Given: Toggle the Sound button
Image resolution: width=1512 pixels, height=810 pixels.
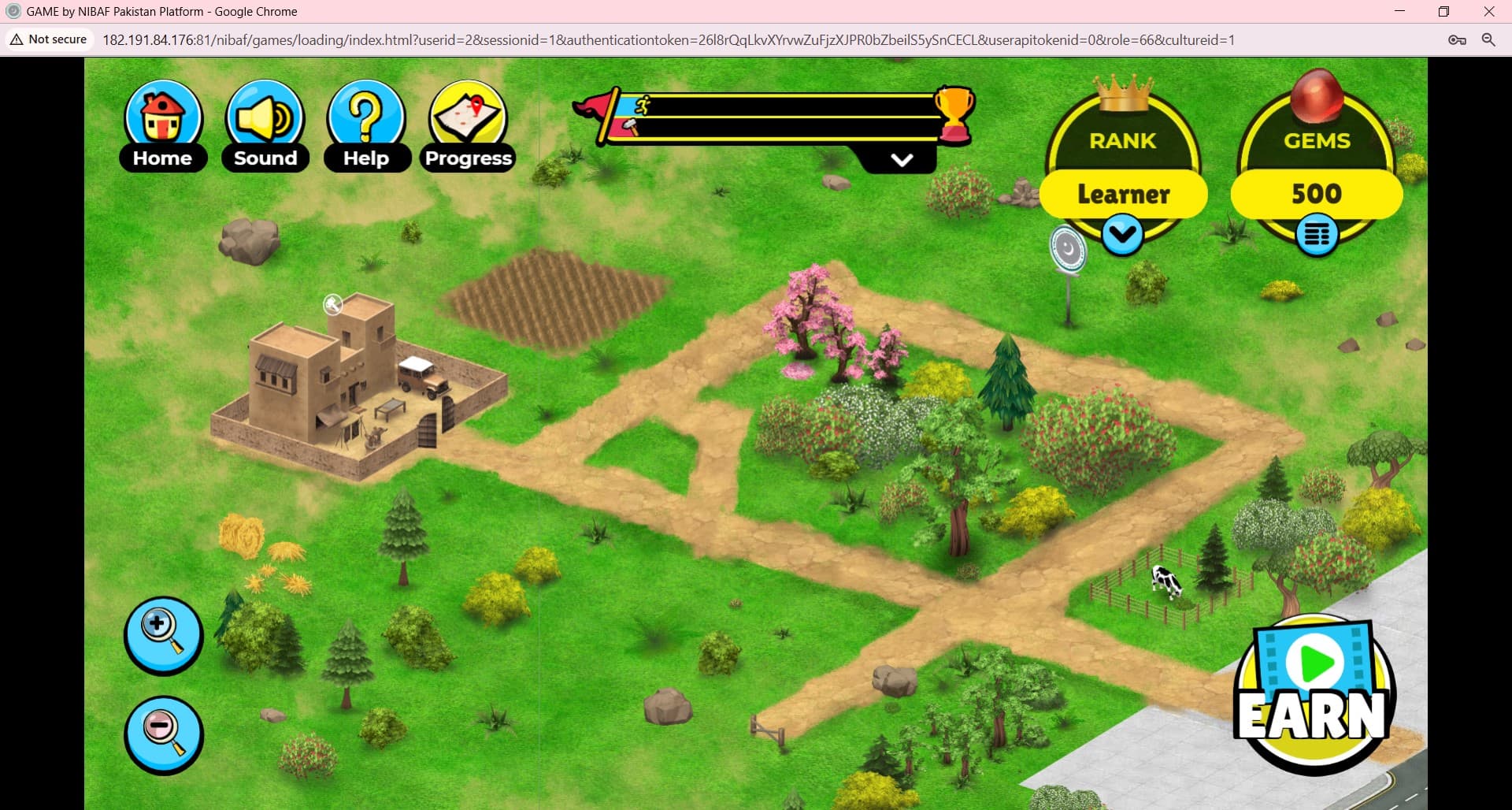Looking at the screenshot, I should pyautogui.click(x=265, y=126).
